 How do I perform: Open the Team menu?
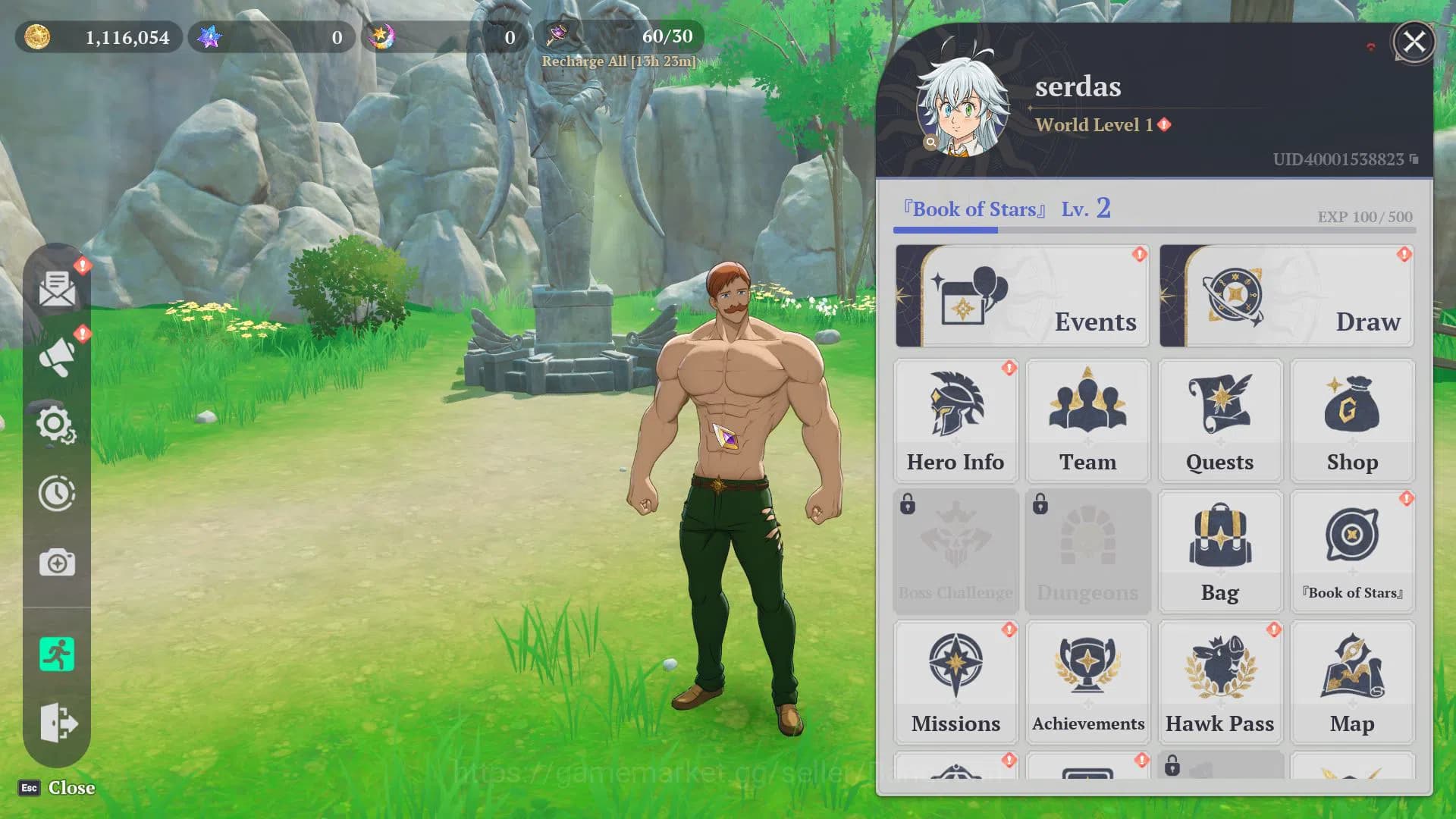[1087, 421]
